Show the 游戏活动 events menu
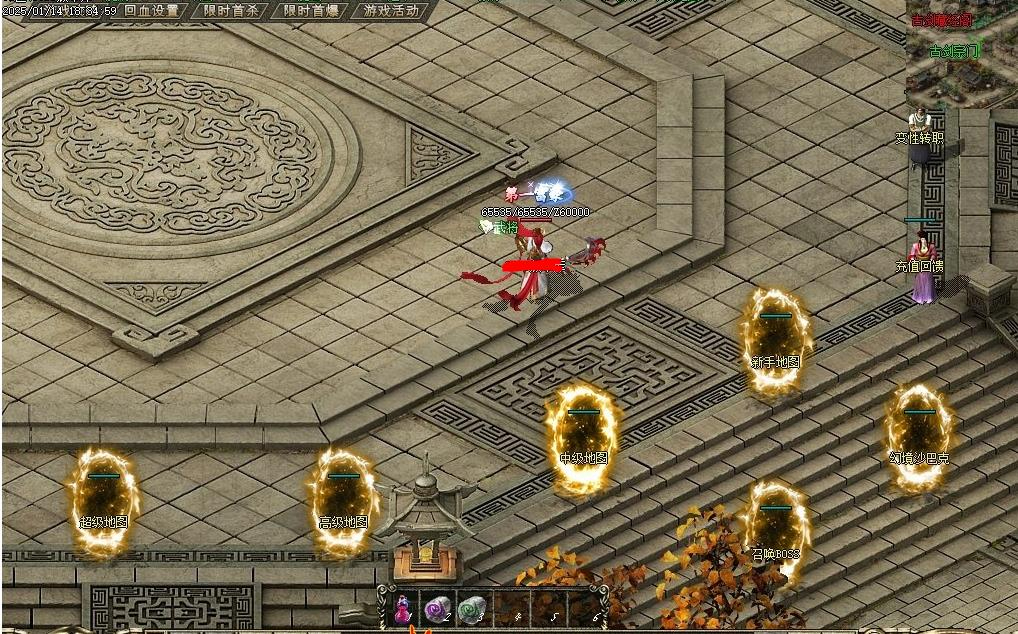 [391, 11]
